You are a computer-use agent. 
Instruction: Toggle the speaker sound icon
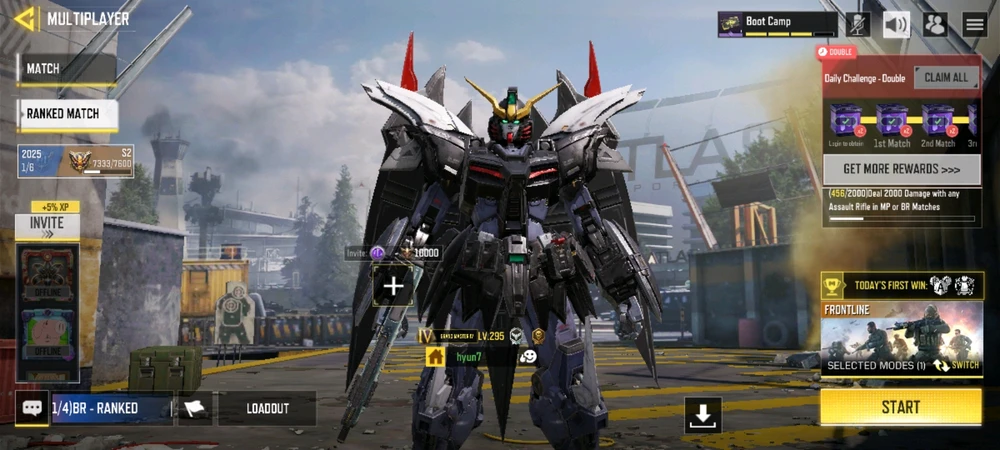click(x=896, y=24)
